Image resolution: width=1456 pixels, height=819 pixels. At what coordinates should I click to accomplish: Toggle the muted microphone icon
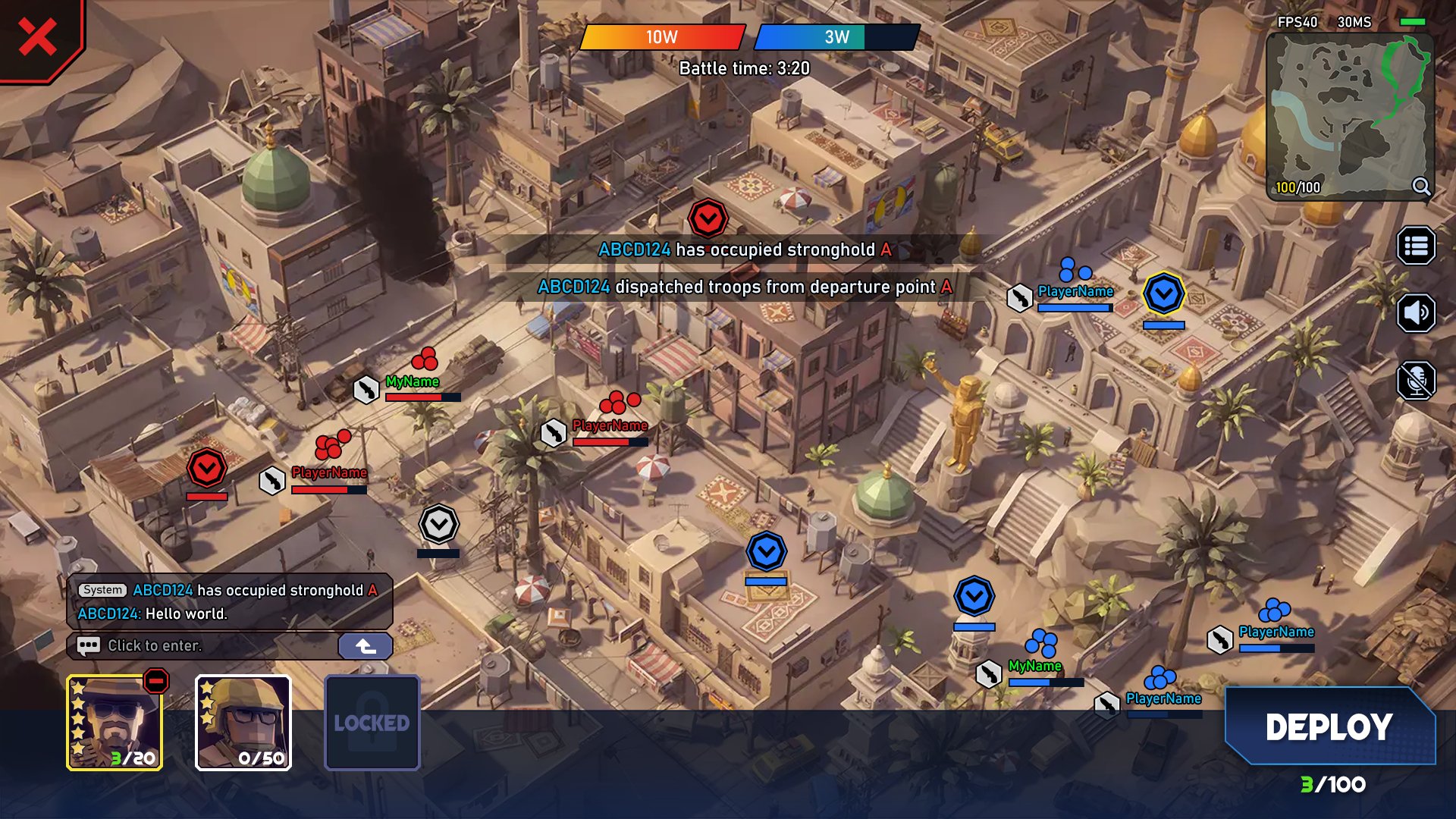(x=1416, y=380)
